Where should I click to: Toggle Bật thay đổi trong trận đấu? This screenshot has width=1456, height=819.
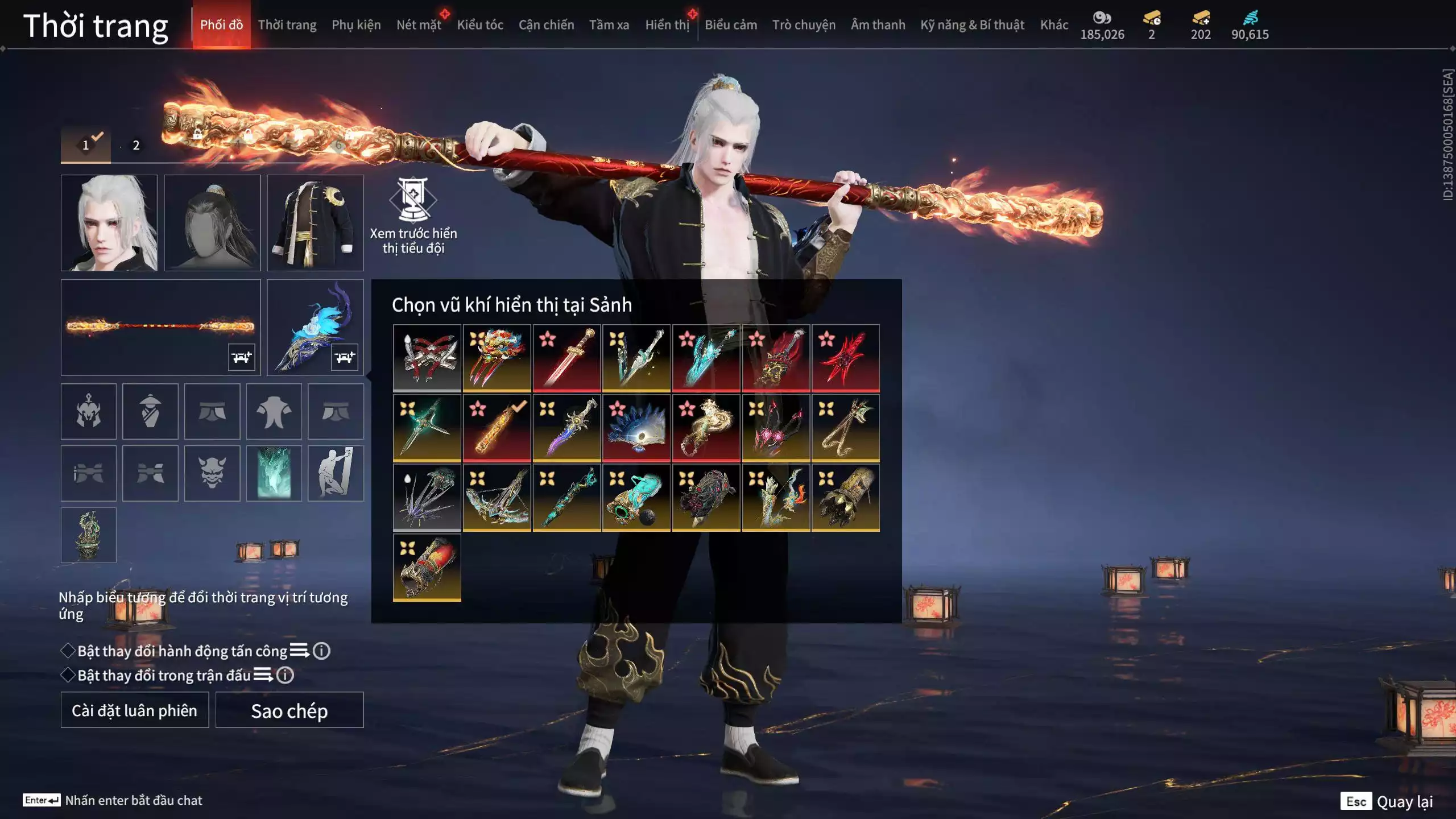click(68, 675)
